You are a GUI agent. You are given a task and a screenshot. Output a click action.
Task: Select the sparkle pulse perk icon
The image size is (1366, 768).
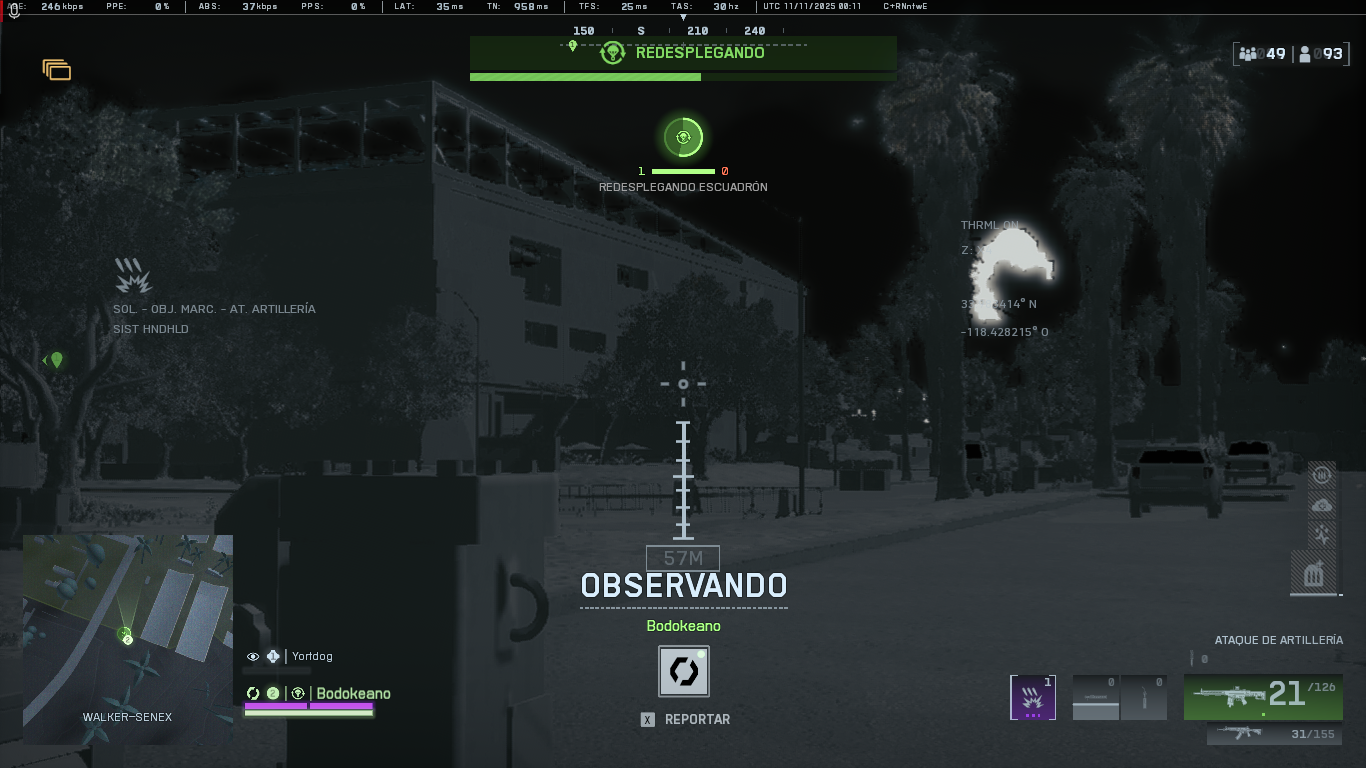pyautogui.click(x=1322, y=535)
